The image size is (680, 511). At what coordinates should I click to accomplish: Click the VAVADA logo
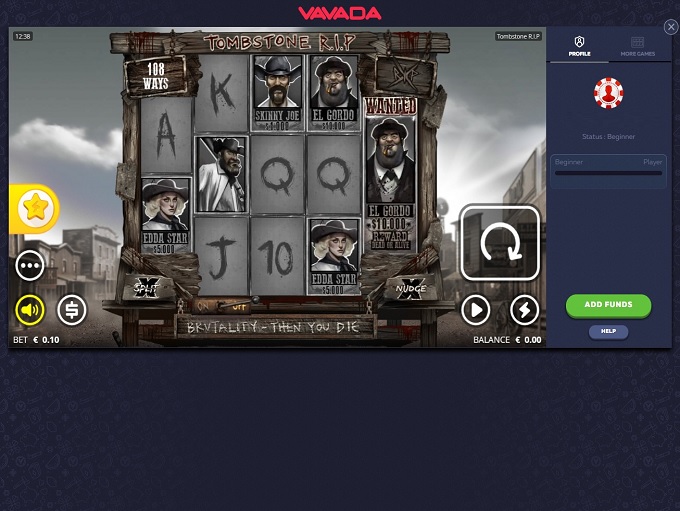coord(339,13)
